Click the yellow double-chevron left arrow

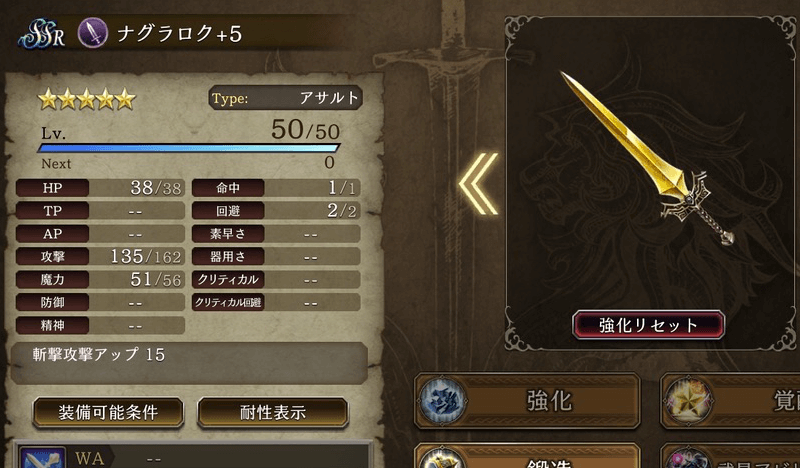[x=477, y=183]
